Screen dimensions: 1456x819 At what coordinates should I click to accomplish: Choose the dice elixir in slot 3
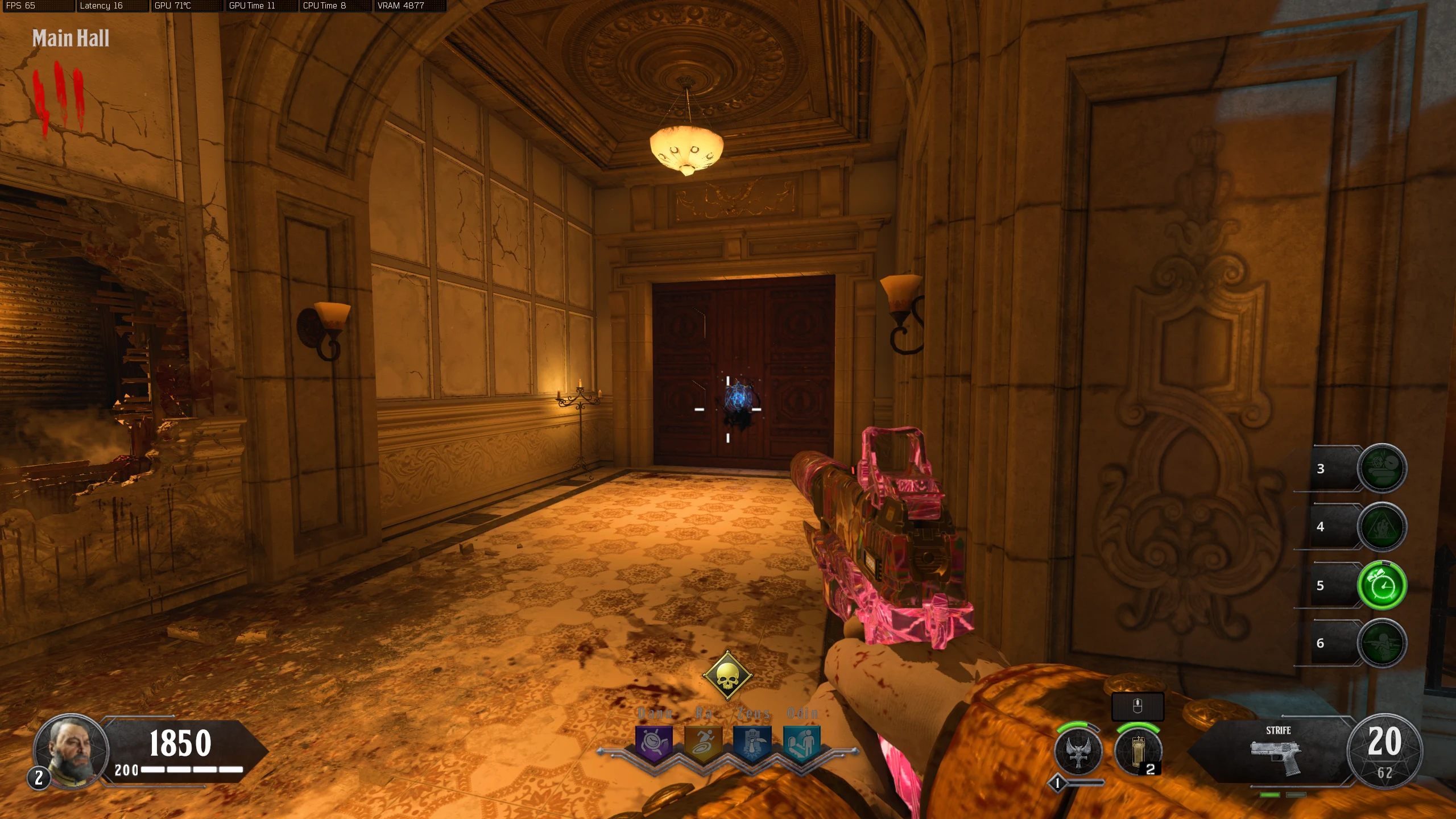click(1381, 468)
